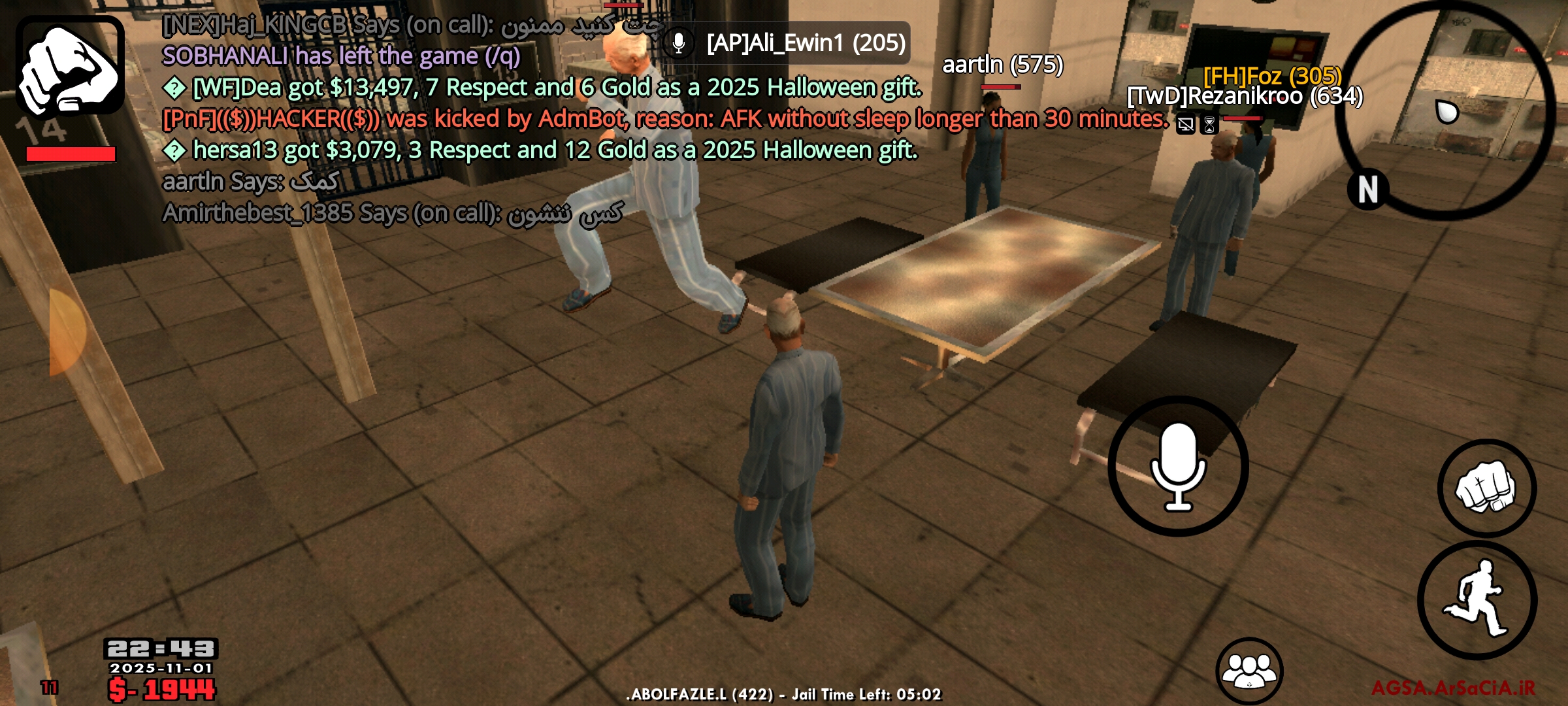Screen dimensions: 1568x706
Task: Select aartln's chat message saying کمک
Action: coord(248,182)
